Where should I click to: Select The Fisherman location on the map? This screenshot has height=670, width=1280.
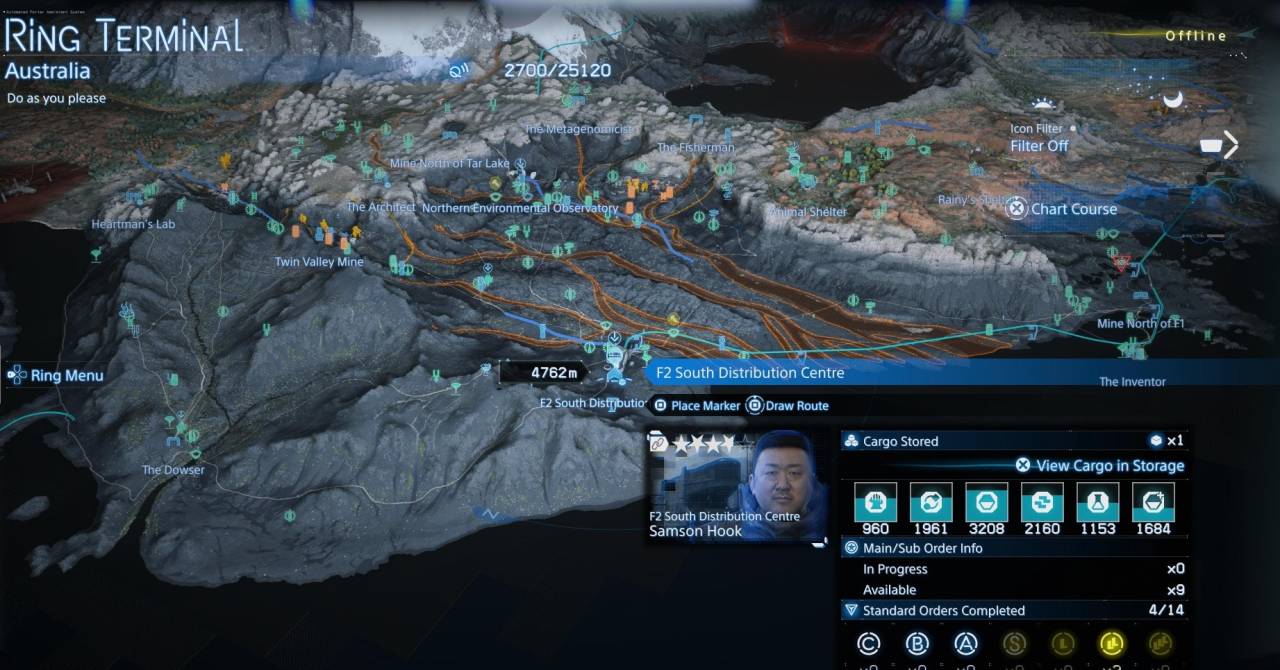(695, 148)
